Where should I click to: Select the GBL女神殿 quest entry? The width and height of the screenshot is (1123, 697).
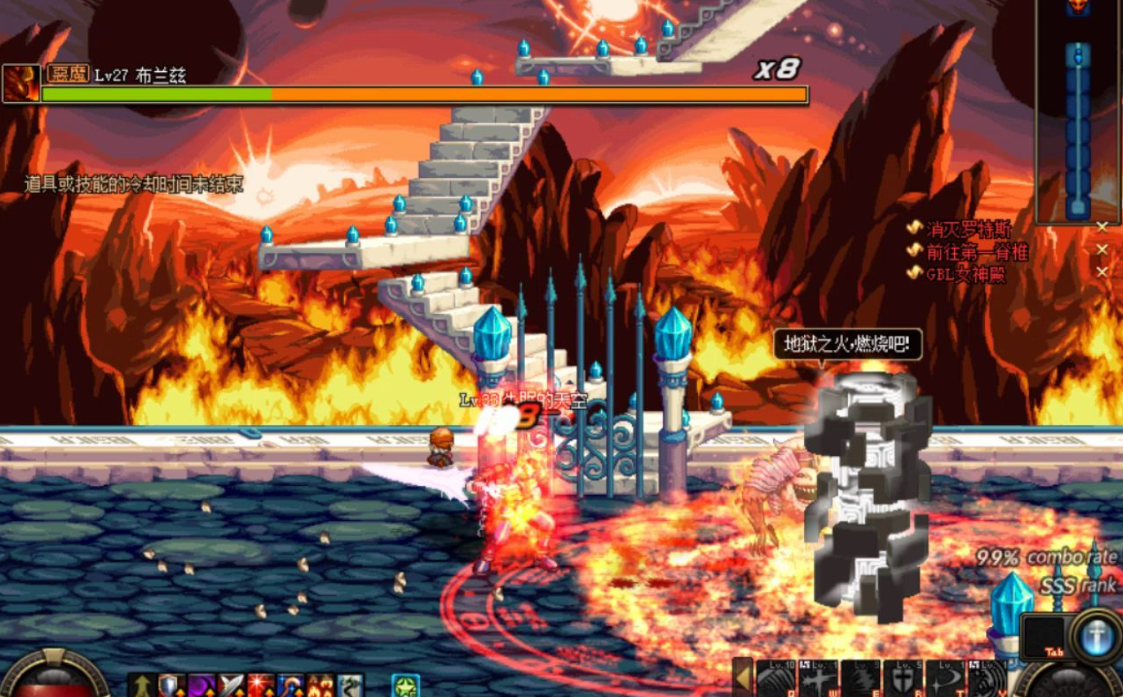click(964, 273)
